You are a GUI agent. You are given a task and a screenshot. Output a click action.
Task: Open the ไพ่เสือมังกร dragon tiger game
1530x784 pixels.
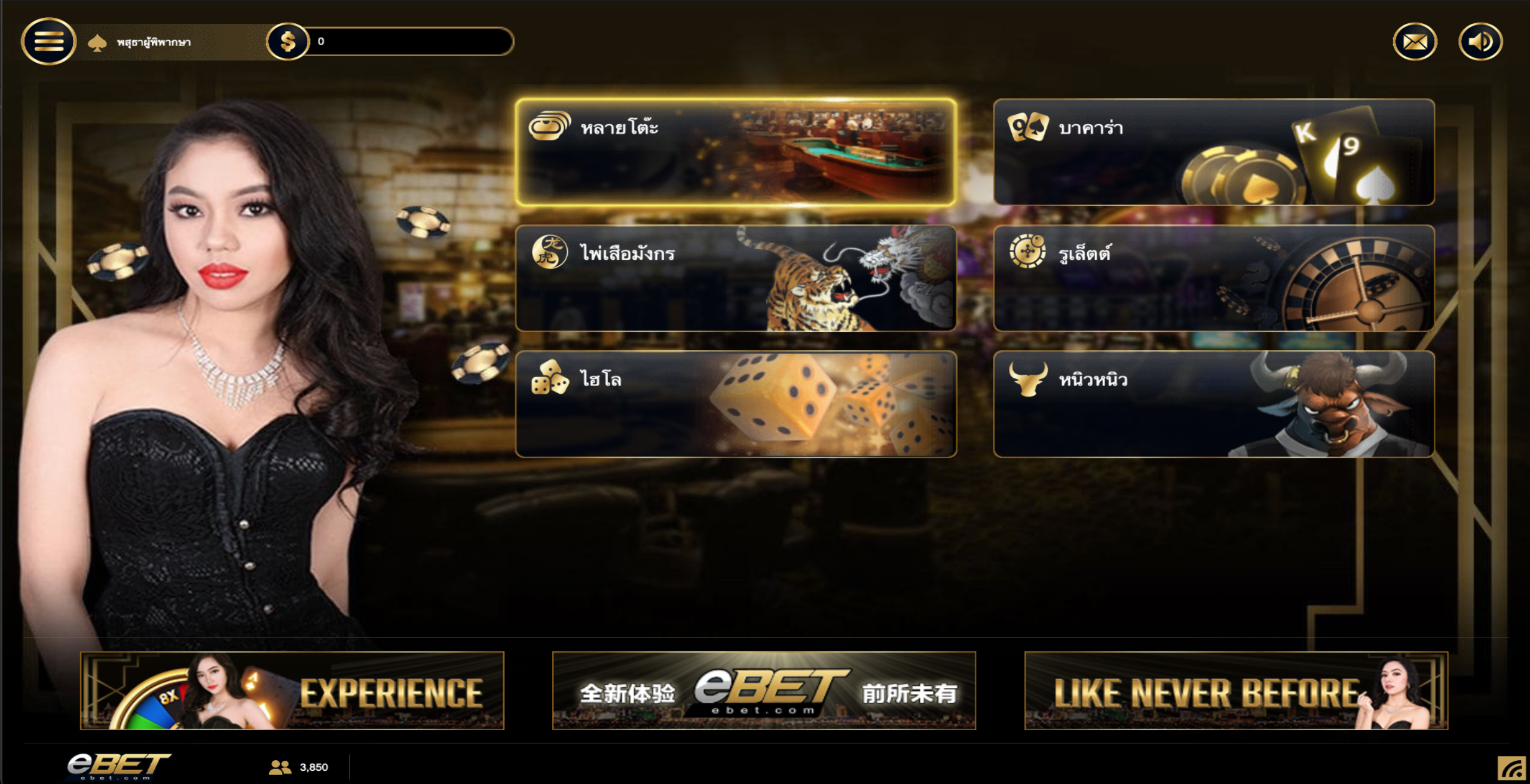click(x=736, y=278)
